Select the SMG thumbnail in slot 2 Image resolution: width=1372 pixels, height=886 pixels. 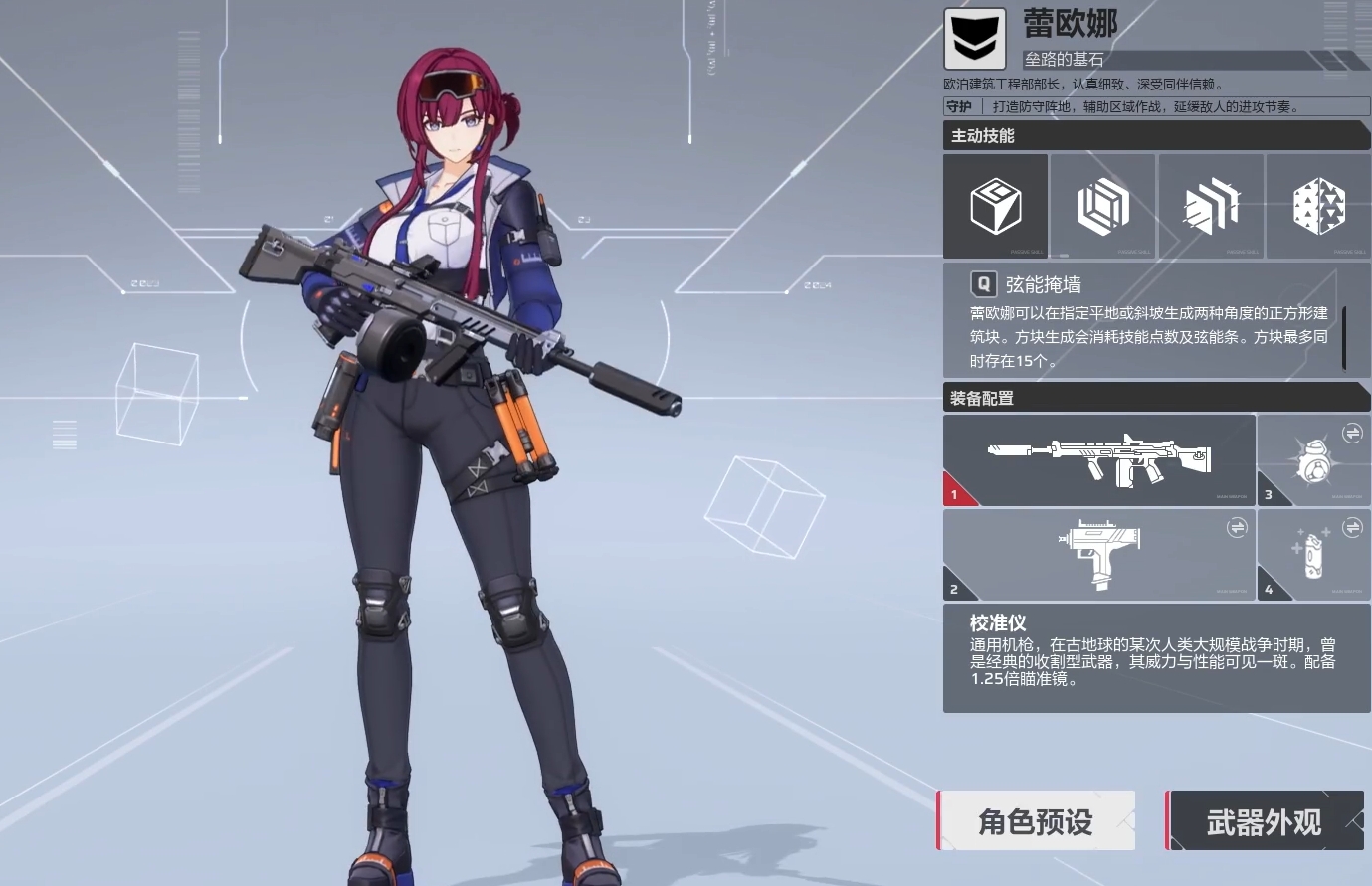pos(1099,555)
